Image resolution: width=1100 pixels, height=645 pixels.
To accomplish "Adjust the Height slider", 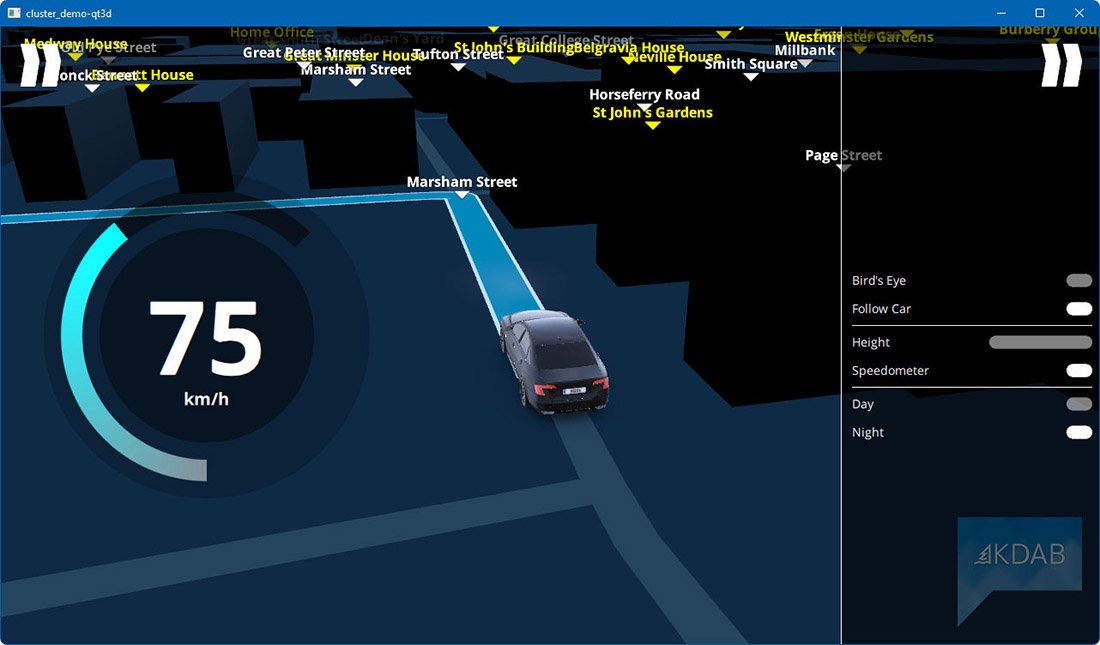I will coord(1040,342).
